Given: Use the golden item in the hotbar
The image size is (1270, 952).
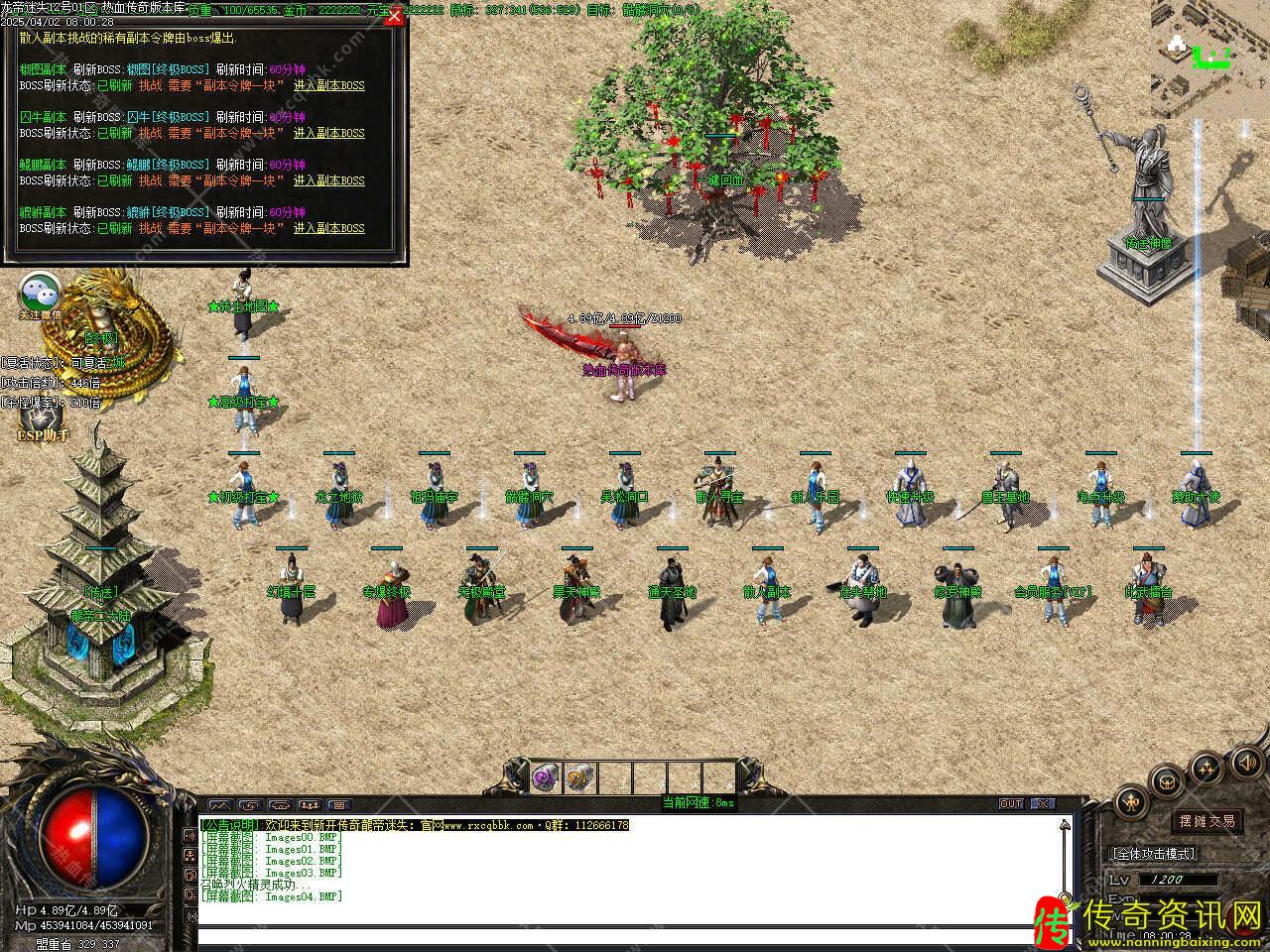Looking at the screenshot, I should tap(580, 776).
